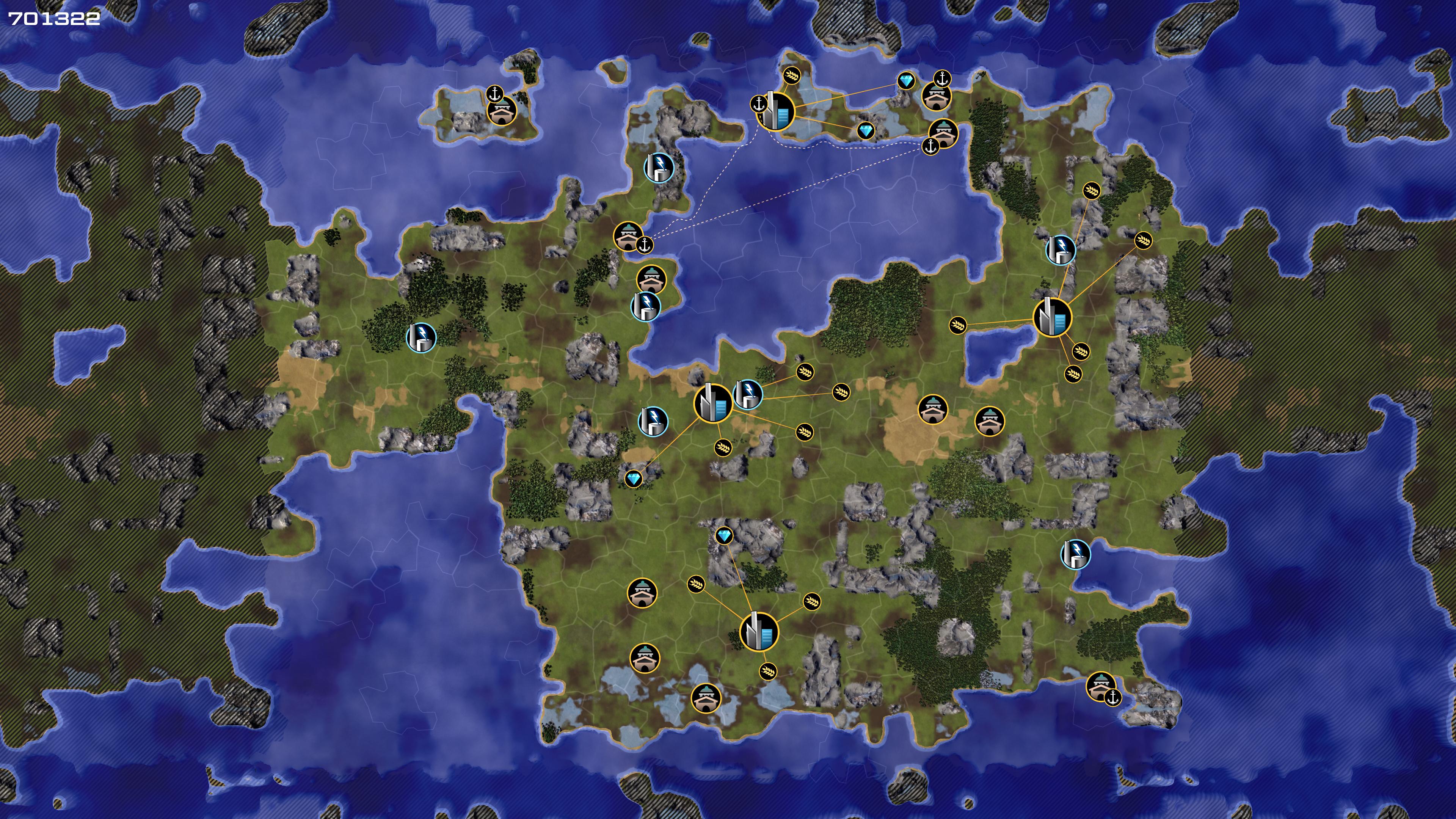The height and width of the screenshot is (819, 1456).
Task: Choose the power plant in the western forest
Action: tap(421, 337)
